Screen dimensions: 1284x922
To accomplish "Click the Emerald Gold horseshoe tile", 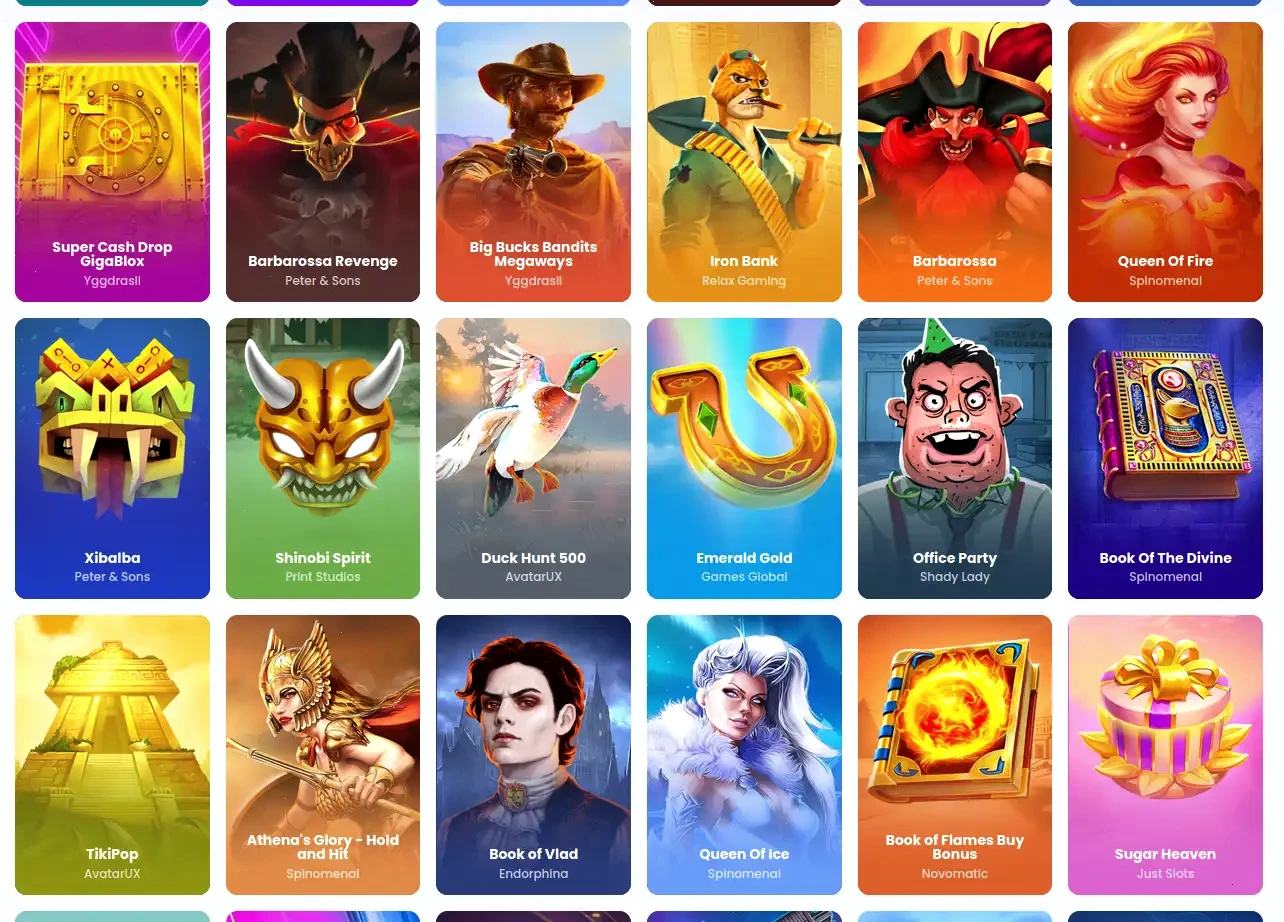I will [744, 458].
